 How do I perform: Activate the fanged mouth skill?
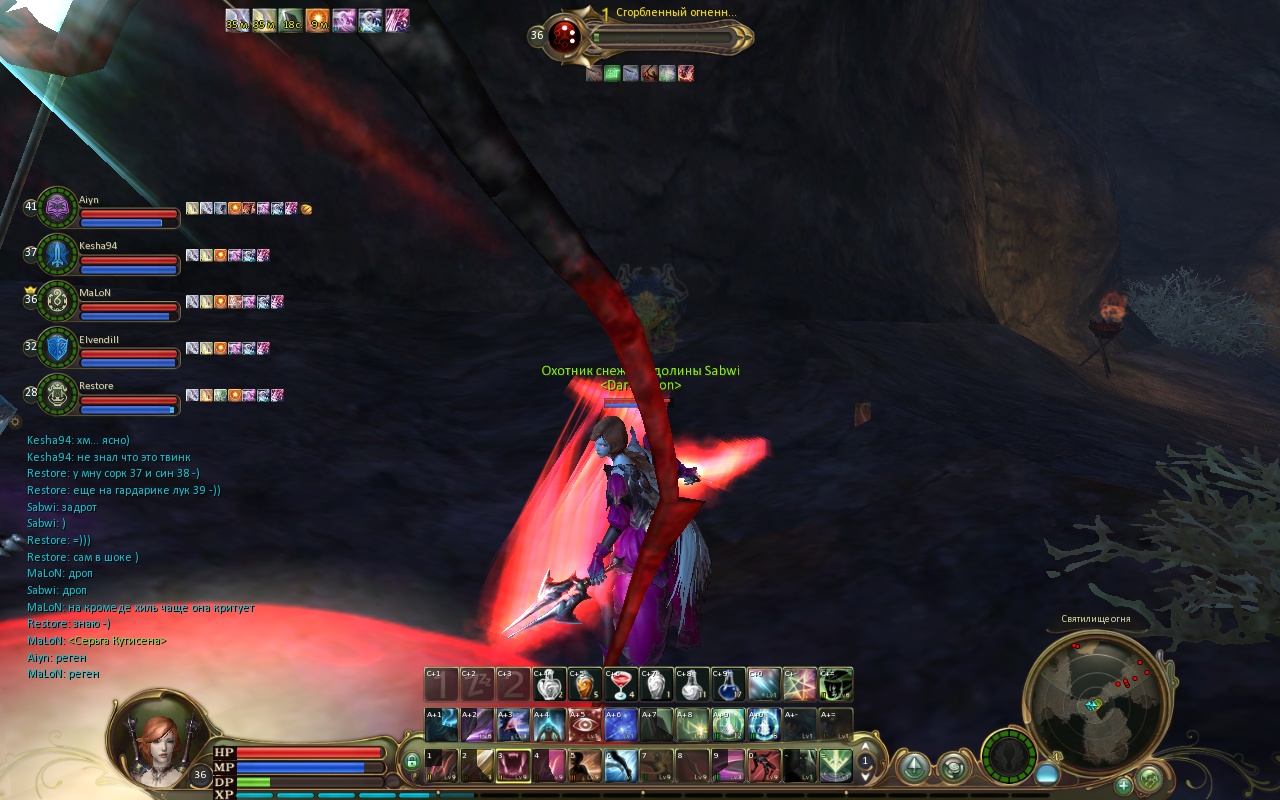[513, 766]
